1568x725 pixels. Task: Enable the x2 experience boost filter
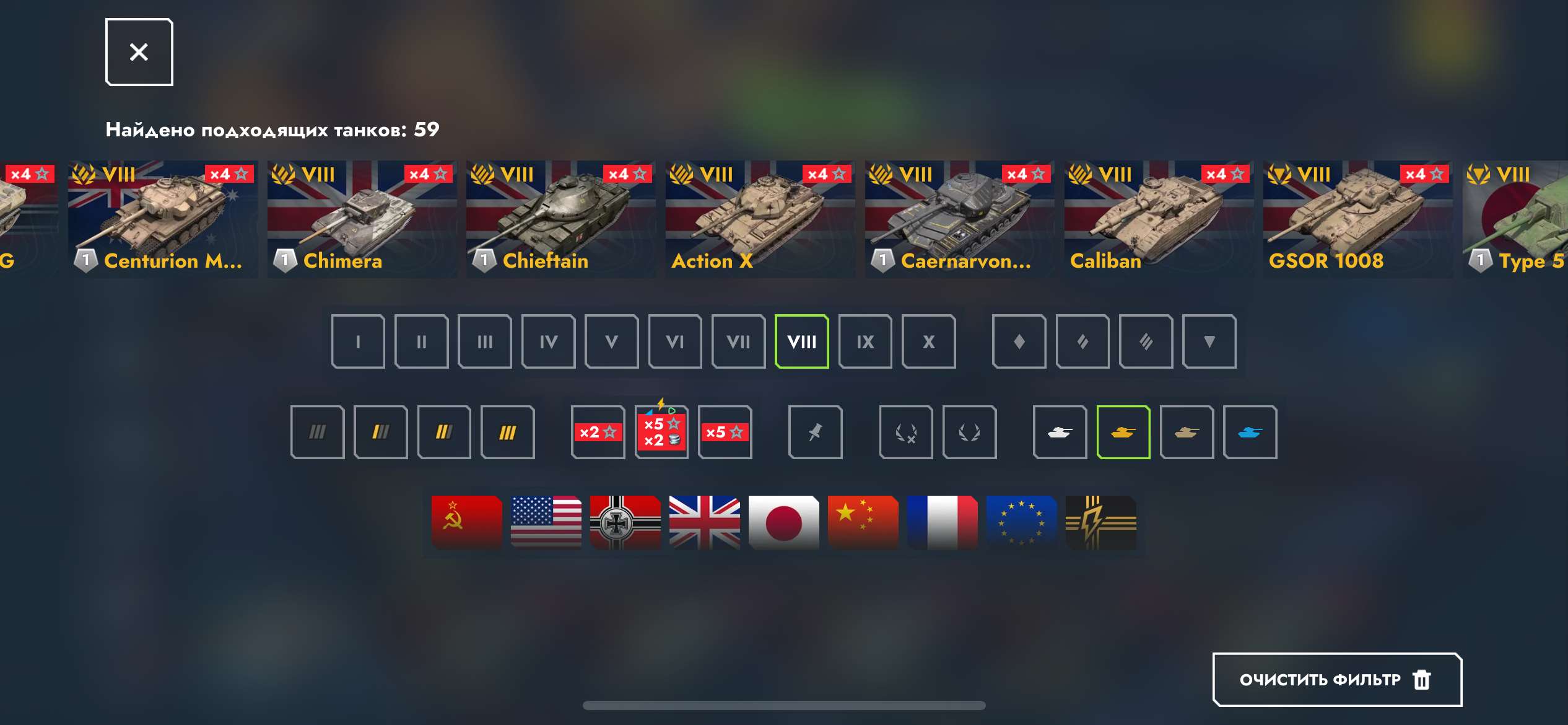coord(598,432)
